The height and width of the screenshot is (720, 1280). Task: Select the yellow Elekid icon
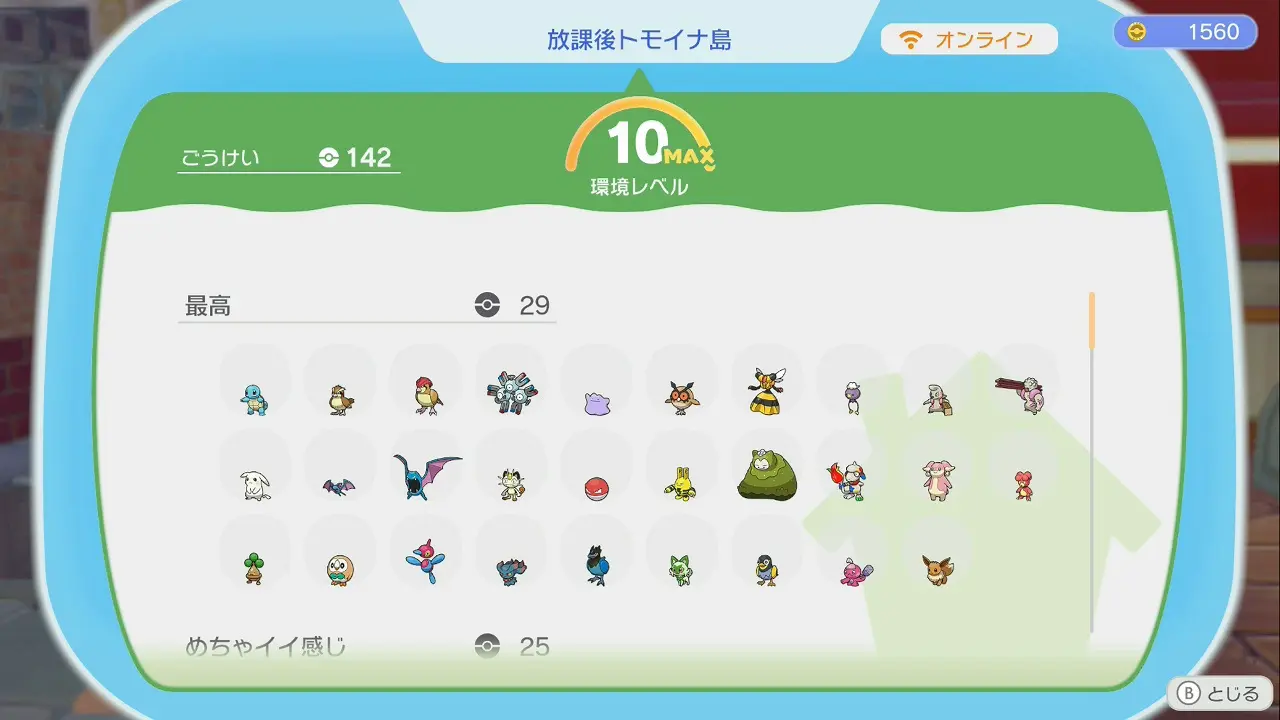(x=681, y=483)
